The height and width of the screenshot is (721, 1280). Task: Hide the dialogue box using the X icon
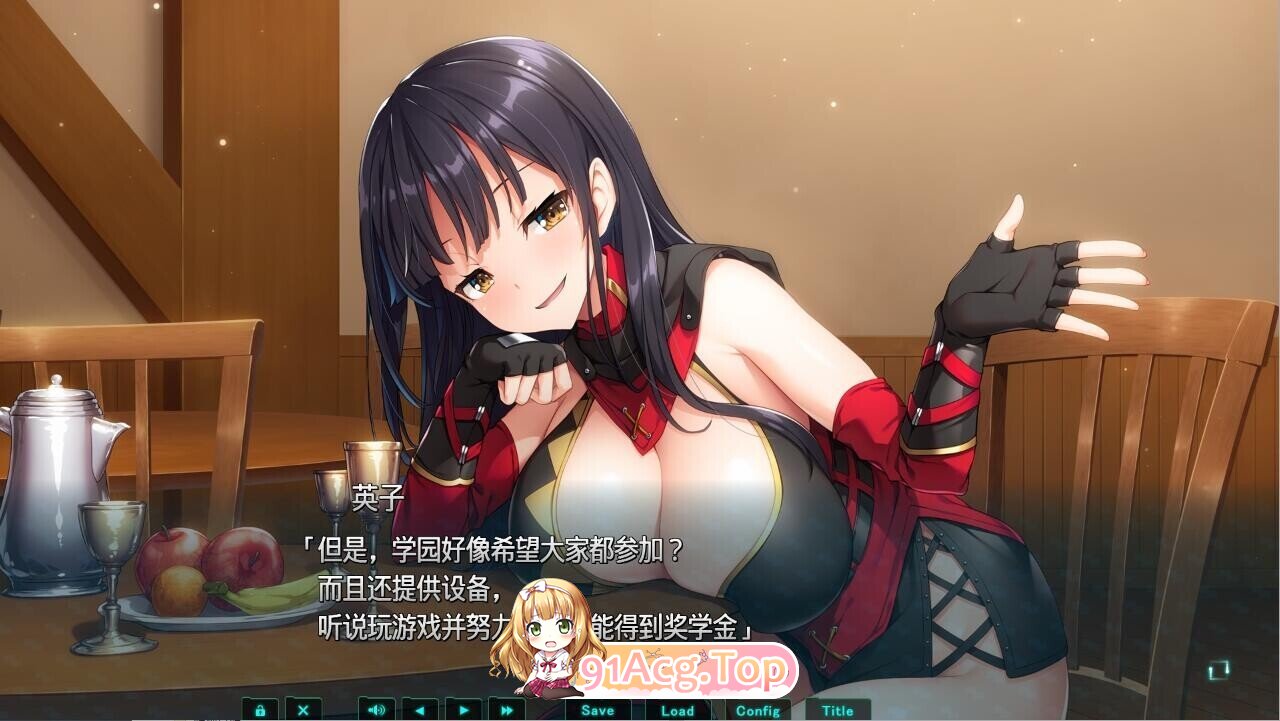coord(304,710)
